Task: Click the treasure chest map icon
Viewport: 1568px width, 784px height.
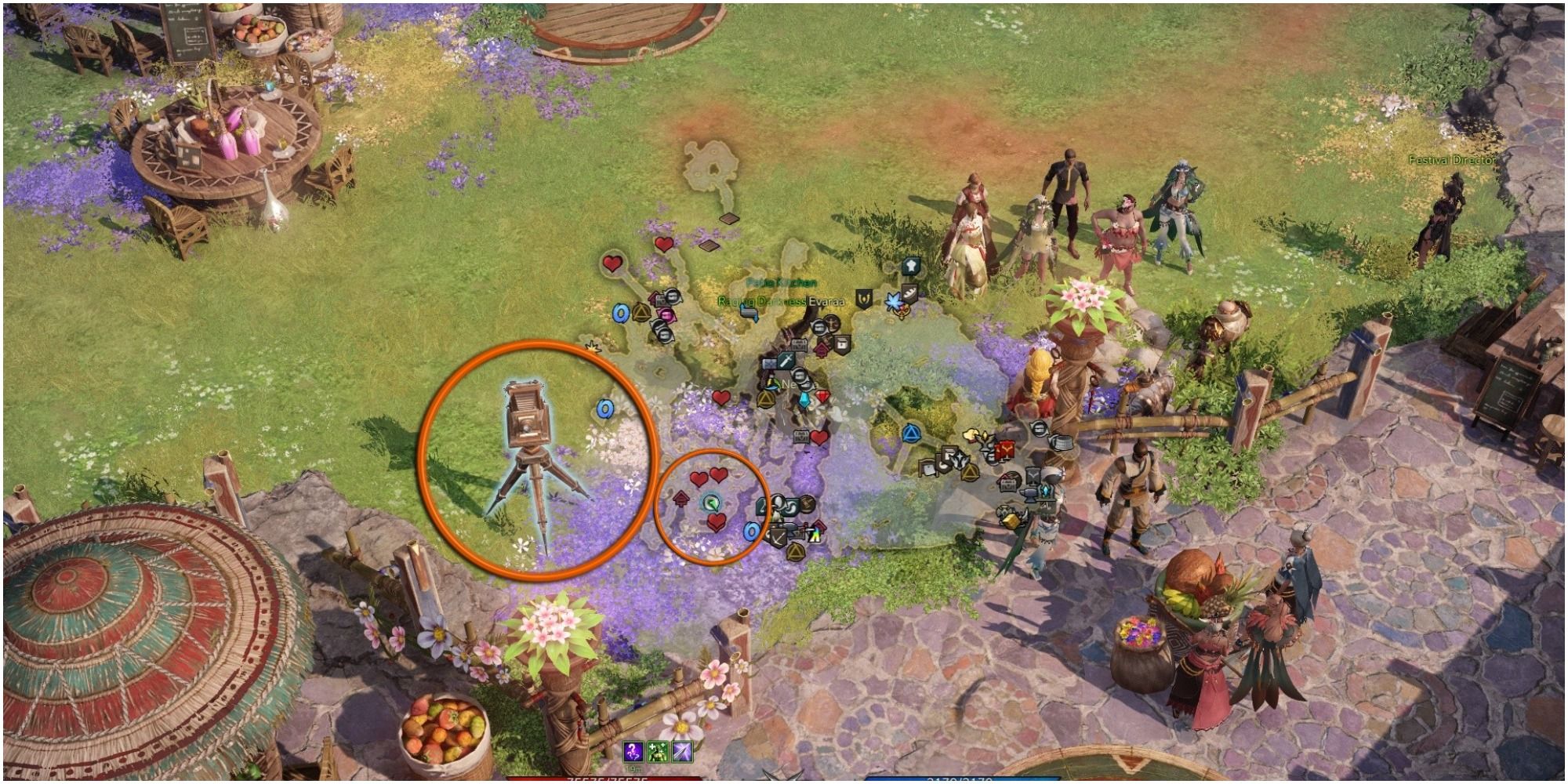Action: 800,345
